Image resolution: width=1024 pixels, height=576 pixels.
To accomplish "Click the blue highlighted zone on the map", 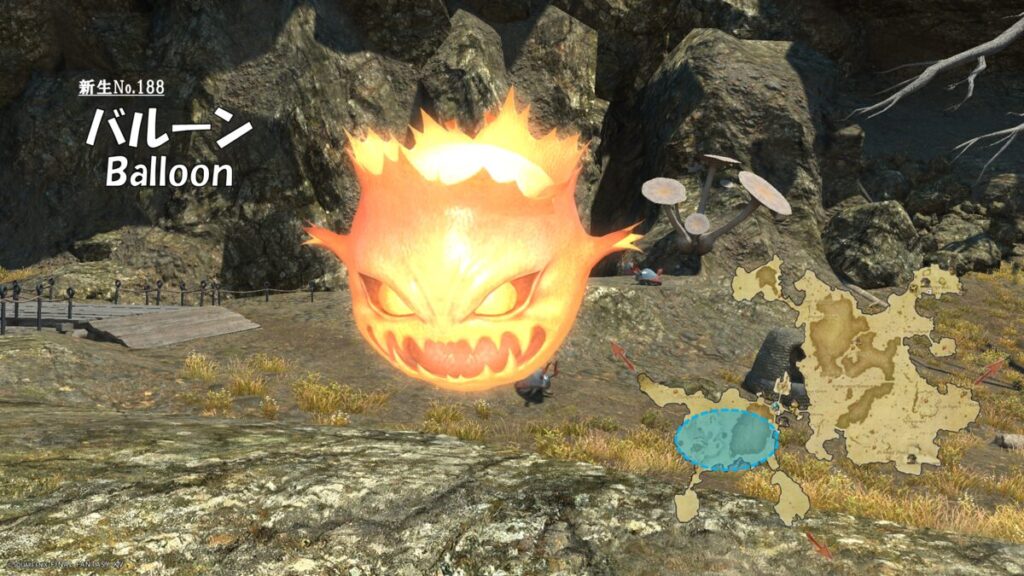I will click(x=726, y=440).
